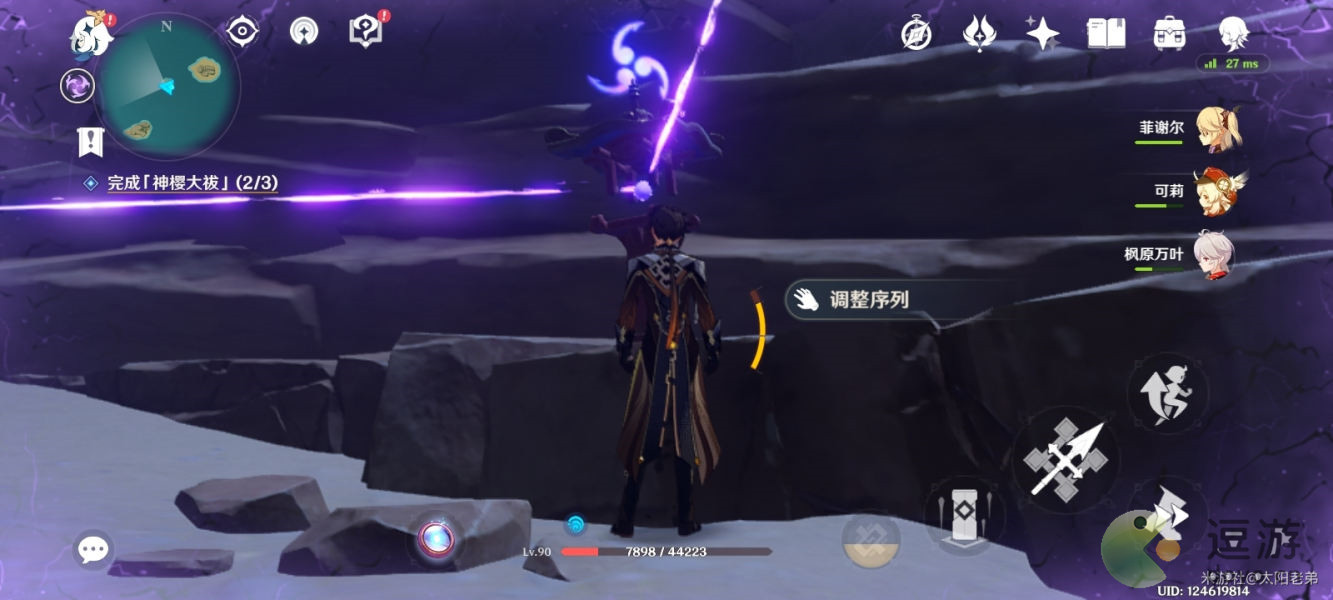This screenshot has width=1333, height=600.
Task: Open the circular minimap
Action: (x=169, y=87)
